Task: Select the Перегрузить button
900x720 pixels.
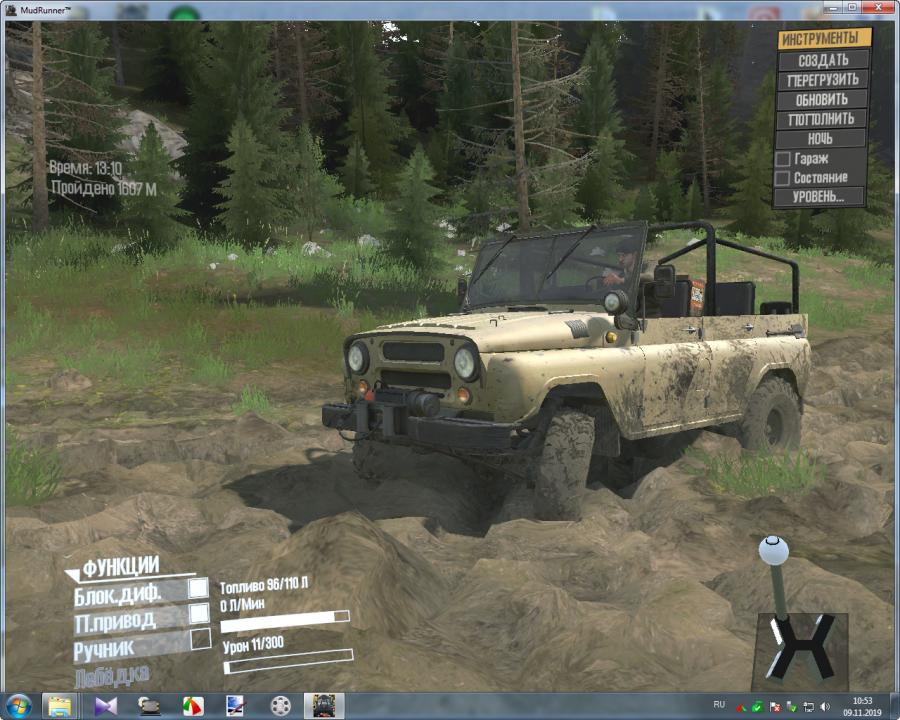Action: tap(822, 80)
